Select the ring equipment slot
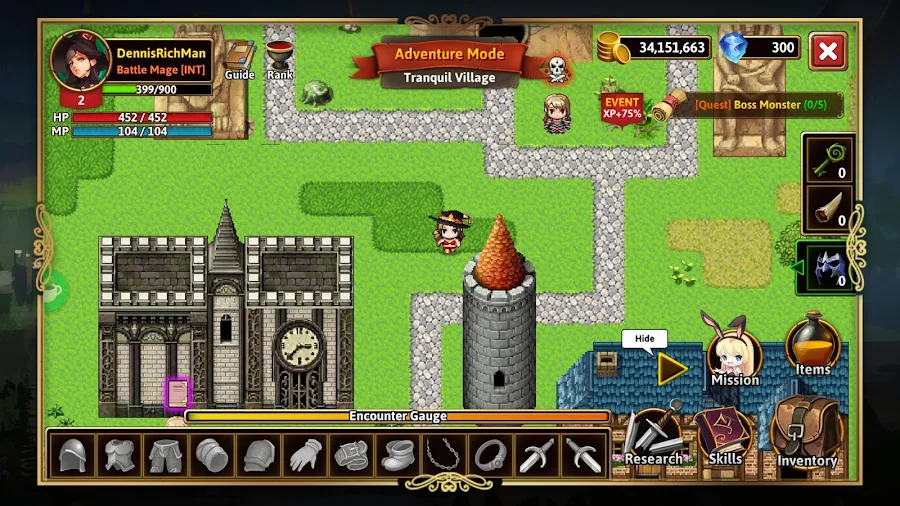Screen dimensions: 900x506 (489, 455)
